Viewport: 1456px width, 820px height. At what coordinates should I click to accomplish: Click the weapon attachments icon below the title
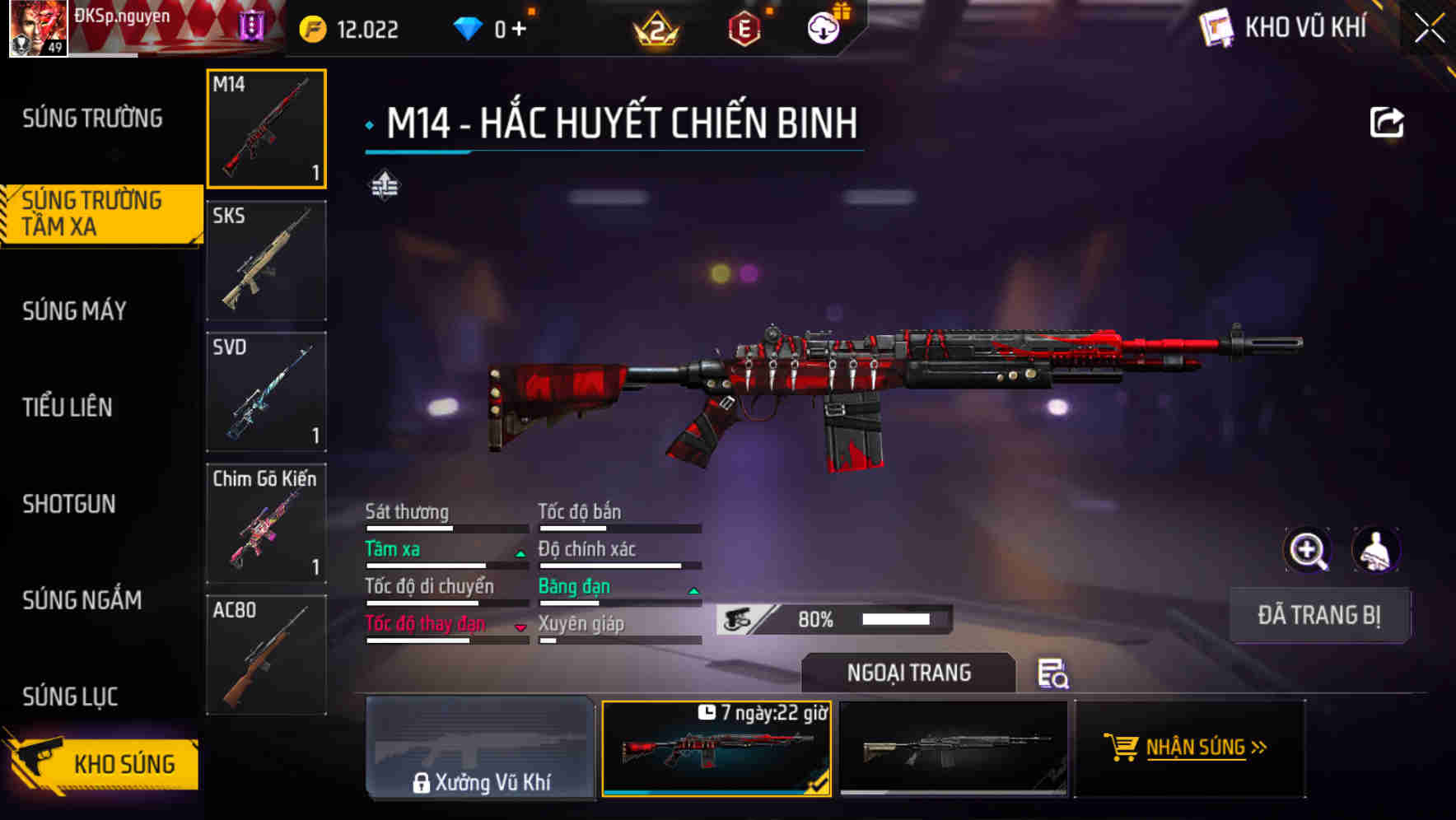tap(386, 185)
